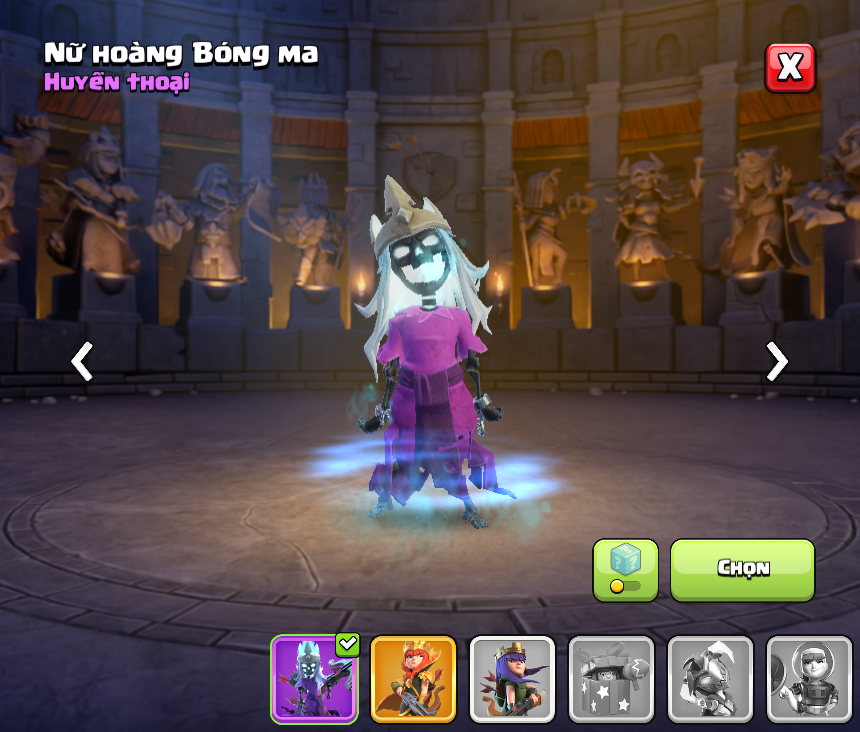Image resolution: width=860 pixels, height=732 pixels.
Task: Pick the default Archer Queen skin thumbnail
Action: [x=512, y=679]
